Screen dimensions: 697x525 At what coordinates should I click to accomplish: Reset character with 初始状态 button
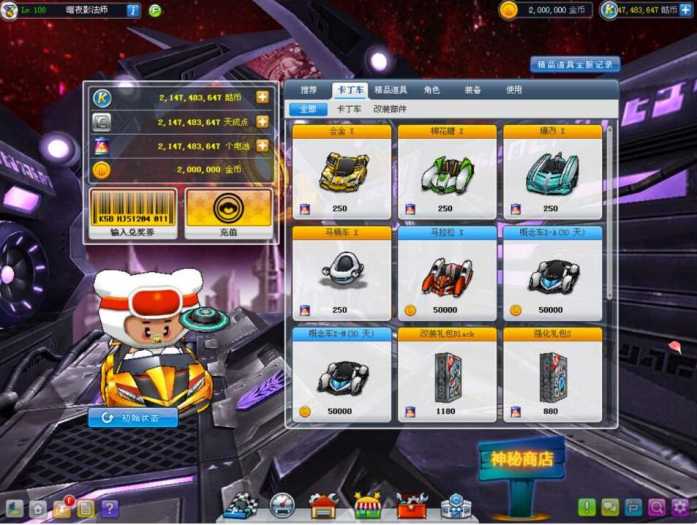(x=133, y=418)
